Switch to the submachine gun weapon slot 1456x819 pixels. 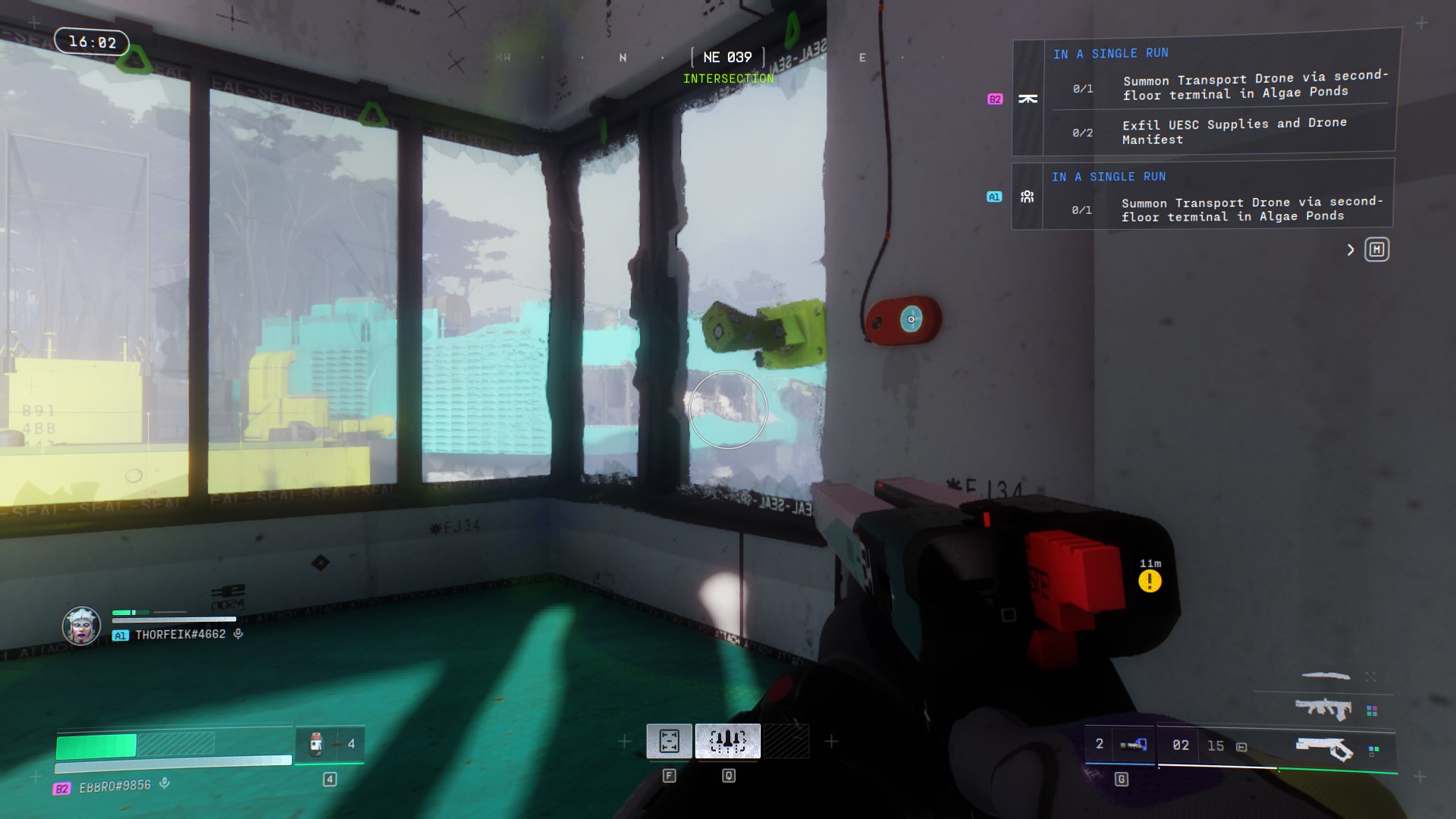coord(1323,709)
